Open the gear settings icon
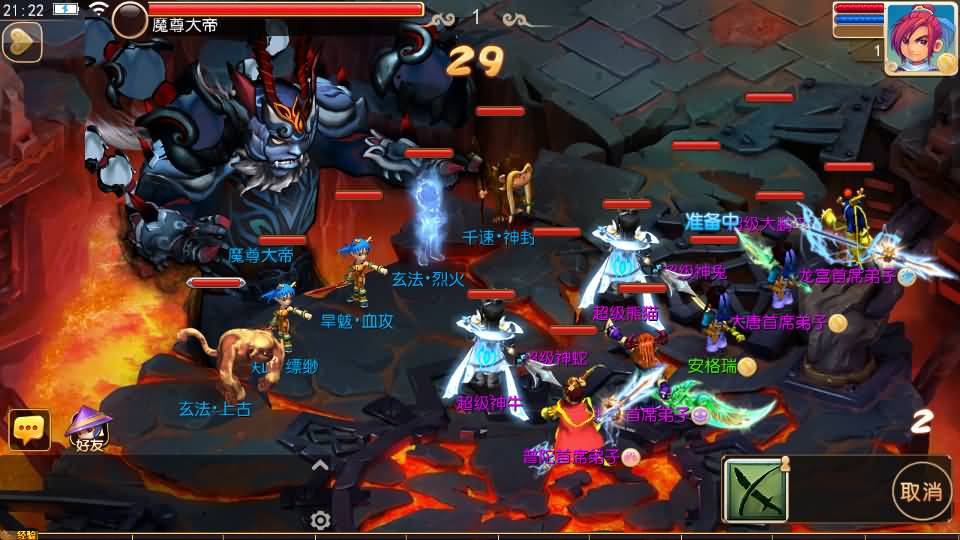Viewport: 960px width, 540px height. (x=320, y=520)
